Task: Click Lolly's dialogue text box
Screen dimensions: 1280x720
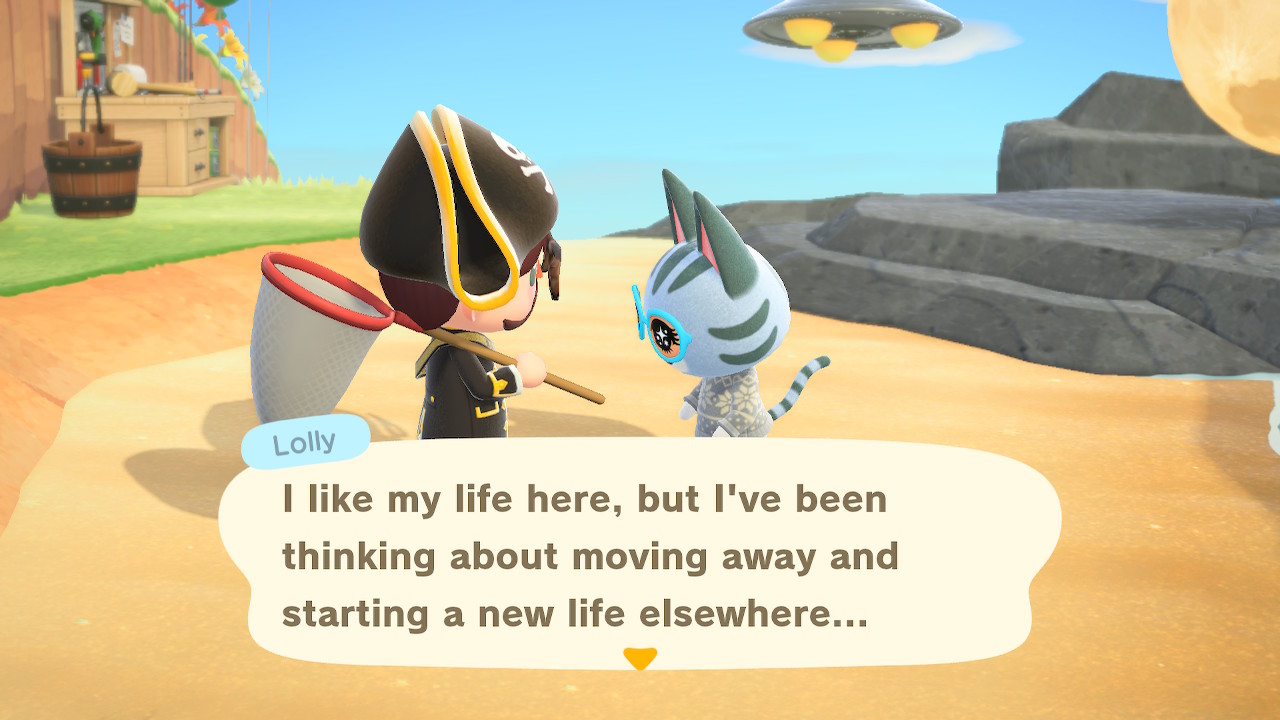Action: click(x=640, y=555)
